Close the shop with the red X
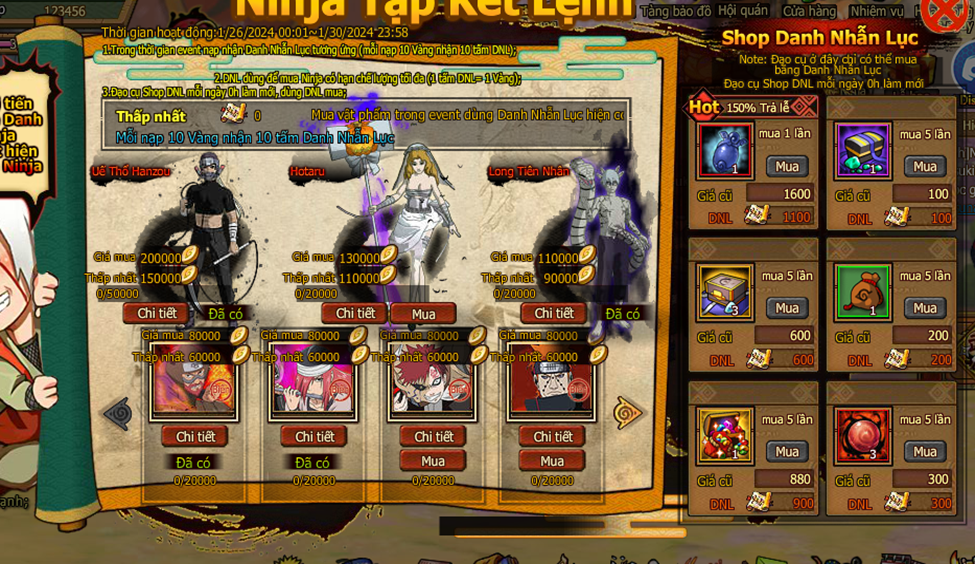Screen dimensions: 975x564 (947, 13)
